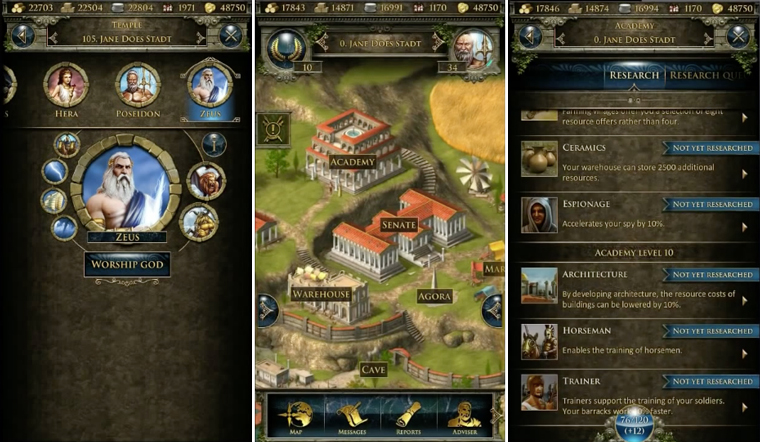
Task: Worship God button under Zeus
Action: pos(127,265)
